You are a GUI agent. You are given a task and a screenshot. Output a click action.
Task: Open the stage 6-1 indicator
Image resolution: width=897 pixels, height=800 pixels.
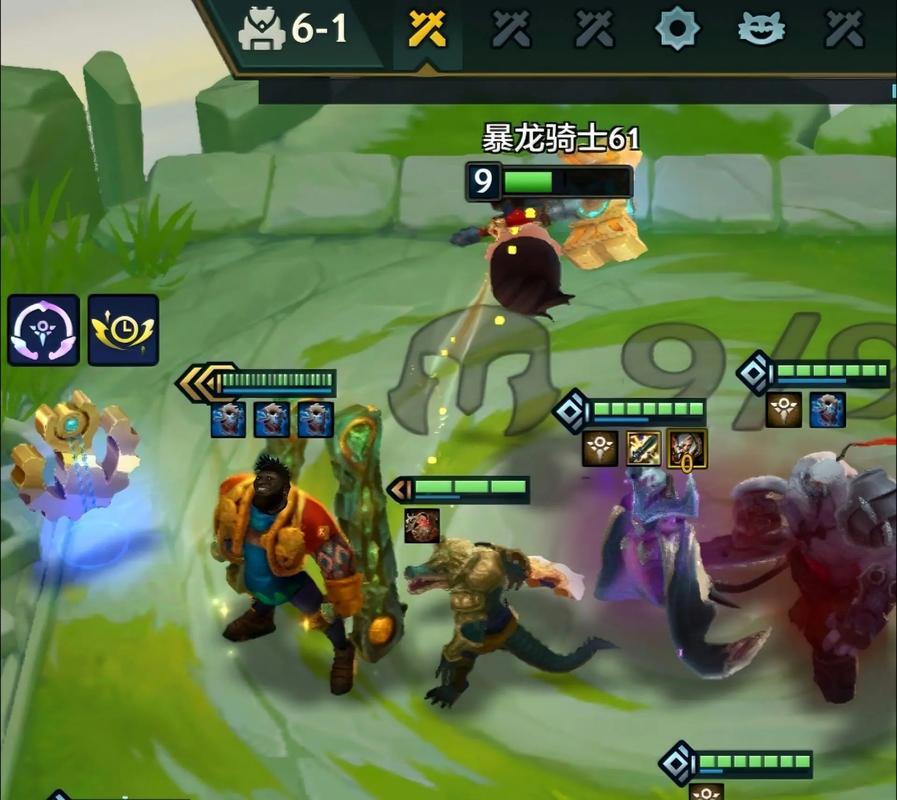pyautogui.click(x=295, y=30)
